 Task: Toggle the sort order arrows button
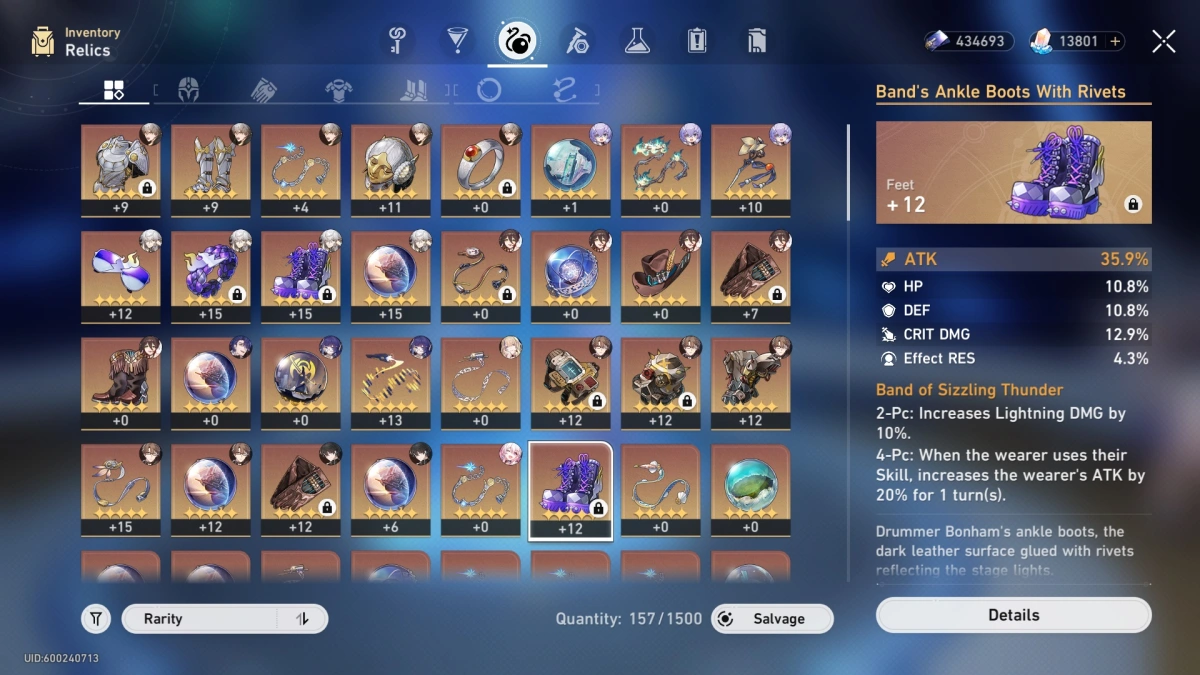(303, 619)
